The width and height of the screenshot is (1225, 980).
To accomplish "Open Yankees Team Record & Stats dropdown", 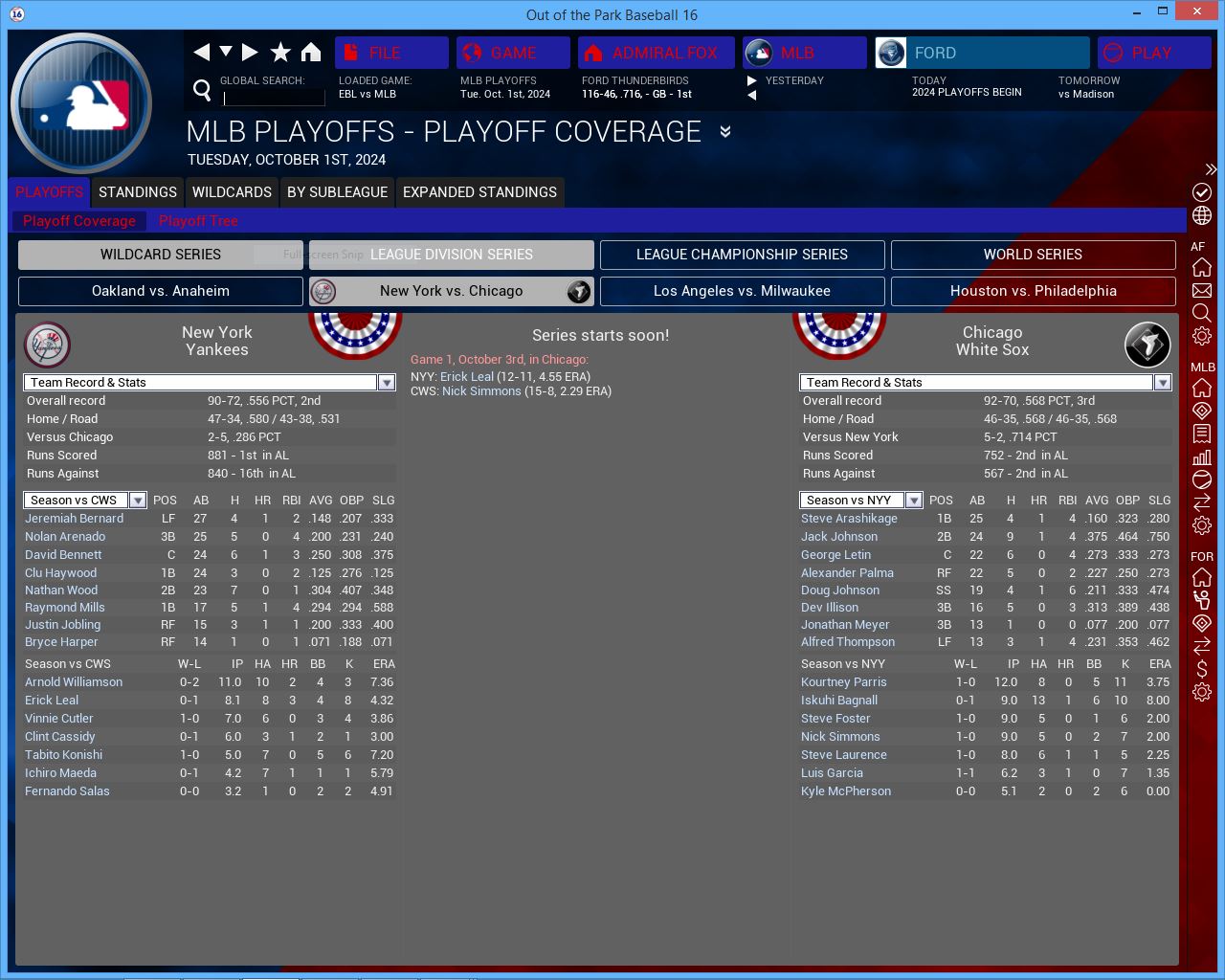I will [387, 383].
